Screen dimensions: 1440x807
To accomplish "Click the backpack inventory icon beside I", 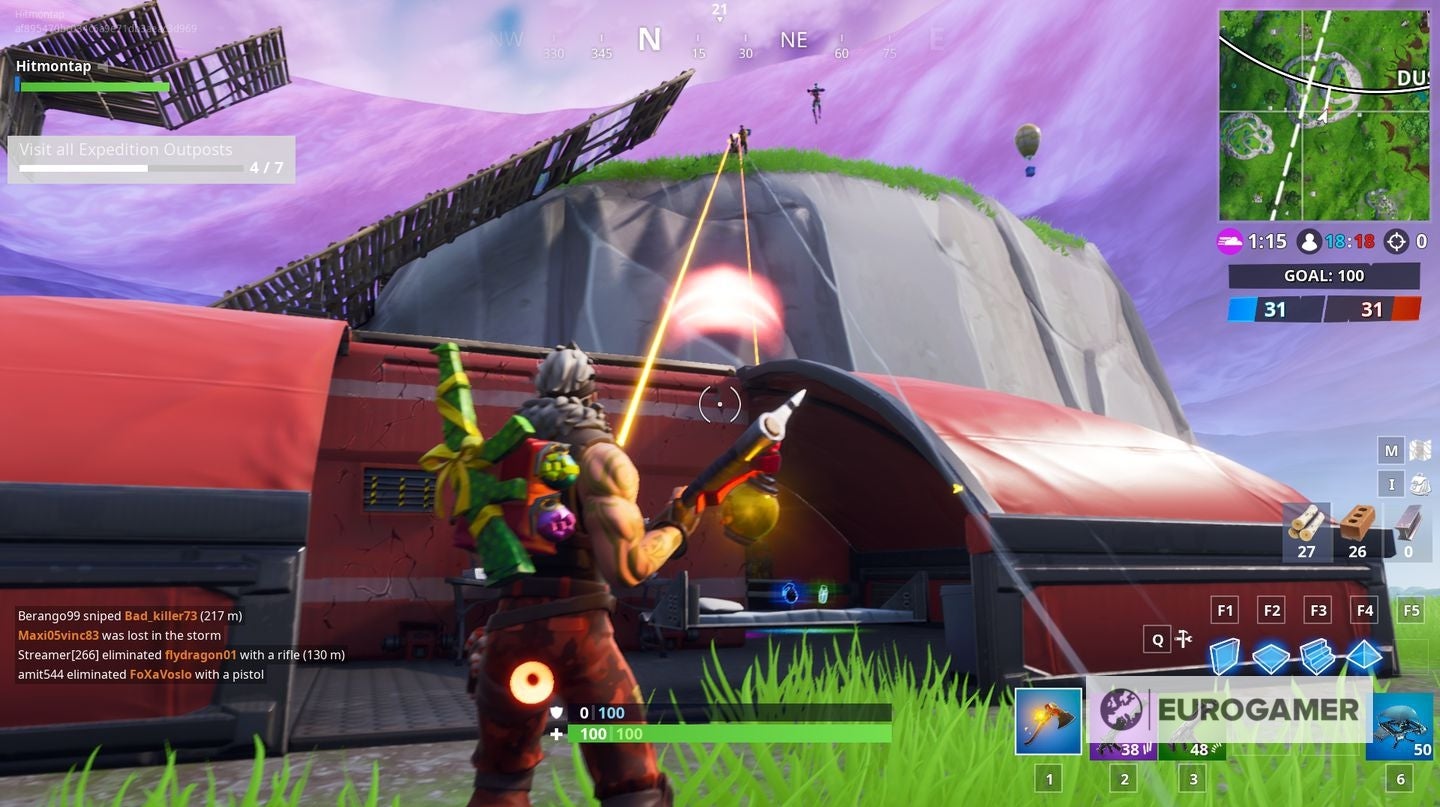I will [1418, 483].
